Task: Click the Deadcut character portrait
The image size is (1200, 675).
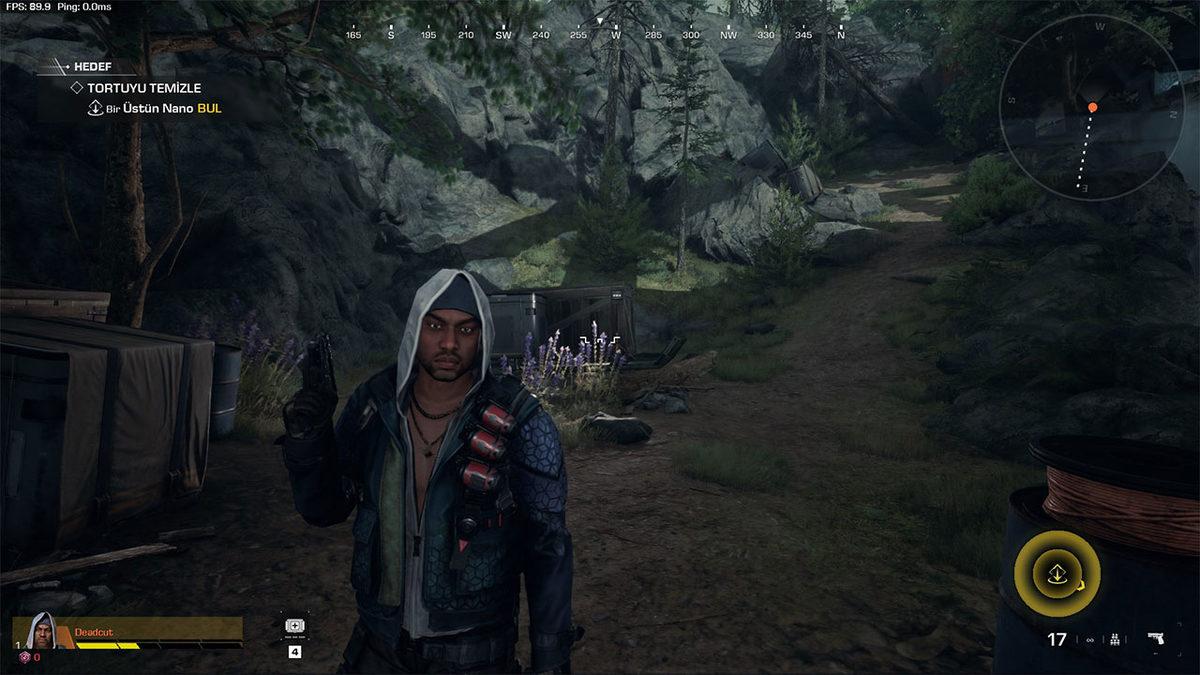Action: coord(41,631)
